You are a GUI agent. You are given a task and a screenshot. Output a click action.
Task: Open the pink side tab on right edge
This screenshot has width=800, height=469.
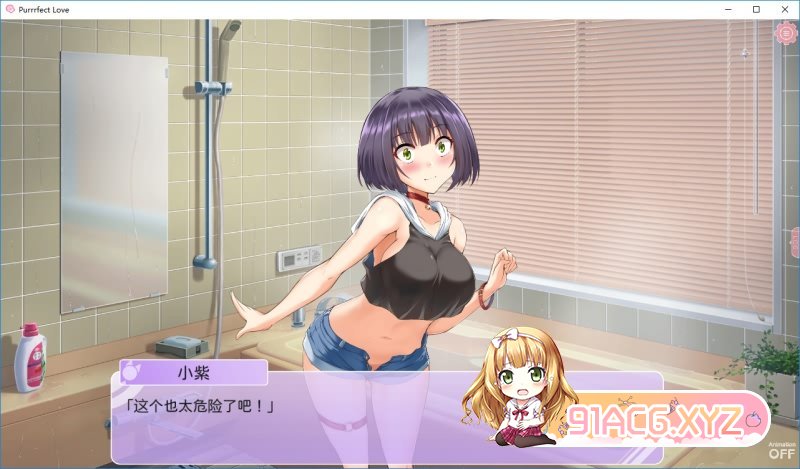(x=795, y=243)
